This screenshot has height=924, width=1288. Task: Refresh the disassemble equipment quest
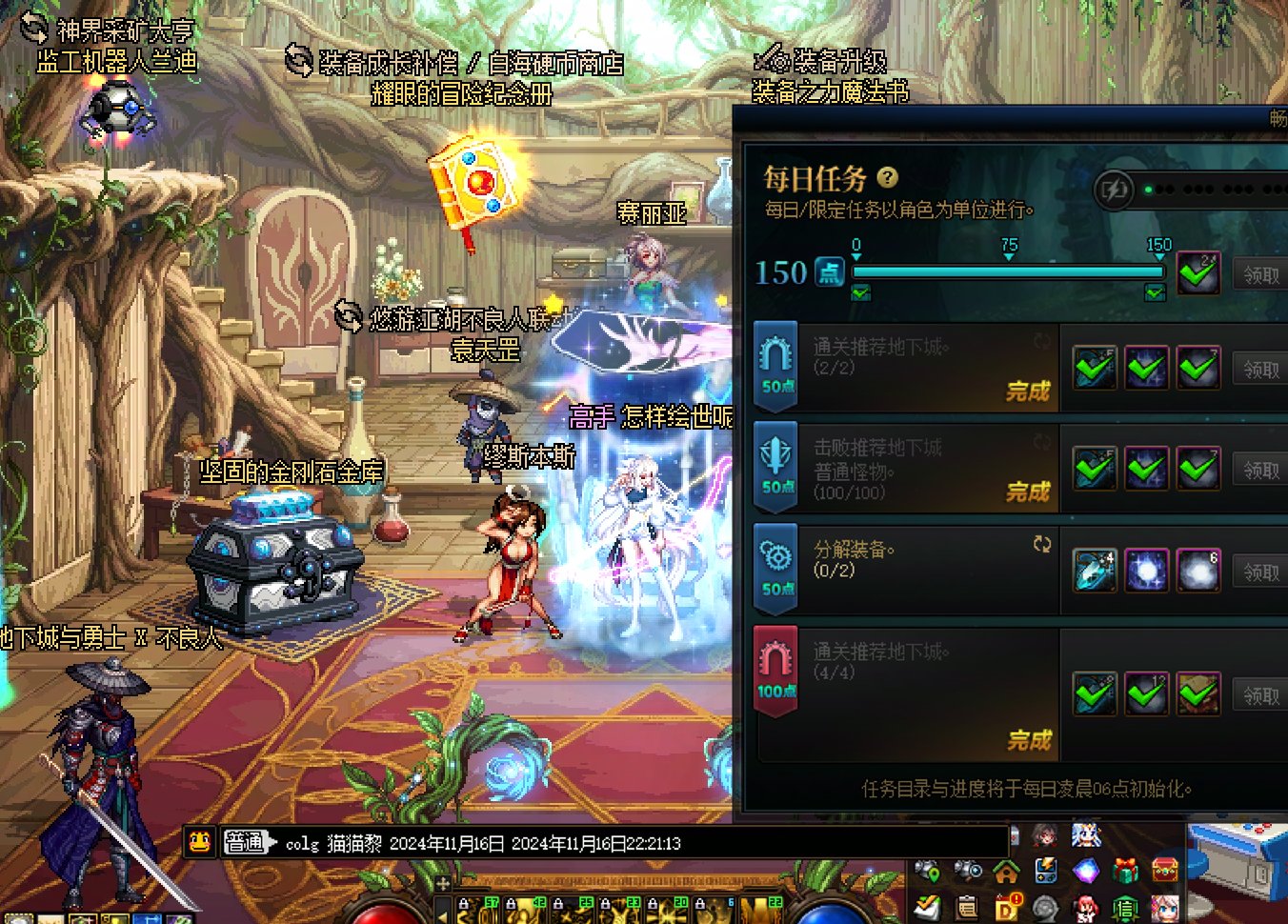(x=1042, y=544)
